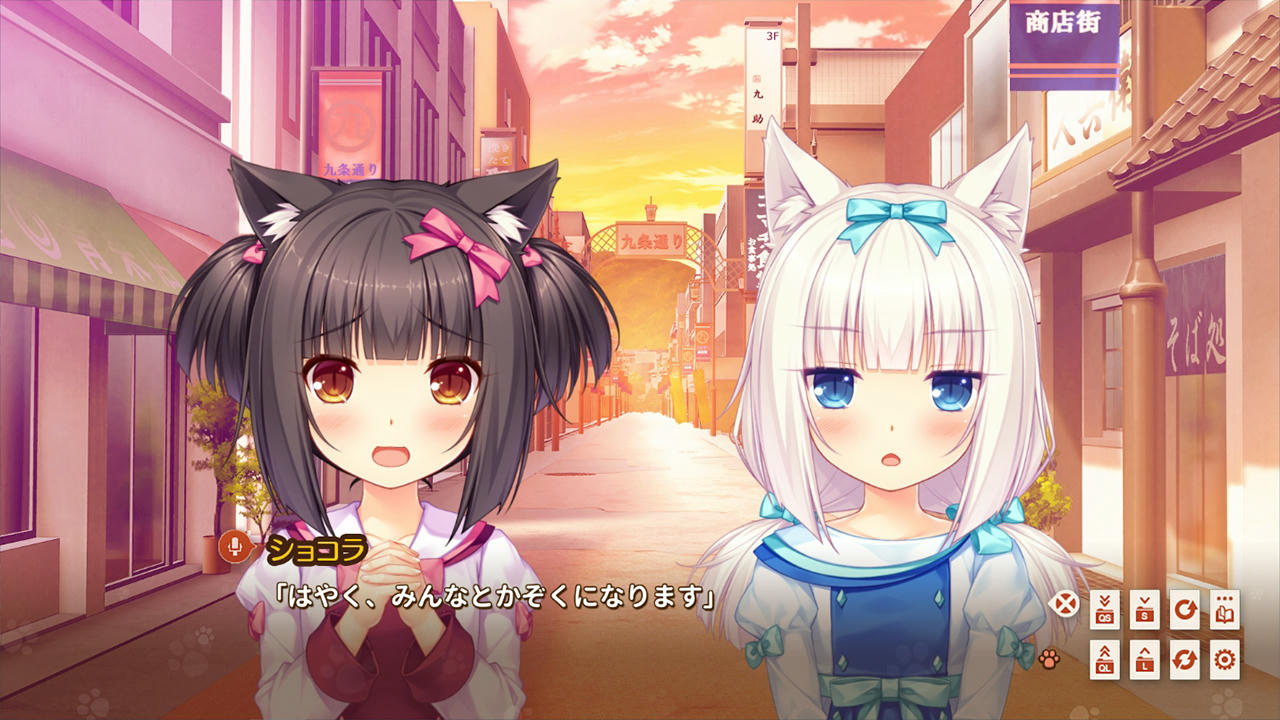The width and height of the screenshot is (1280, 720).
Task: Click Vanilla's character sprite
Action: pyautogui.click(x=890, y=380)
